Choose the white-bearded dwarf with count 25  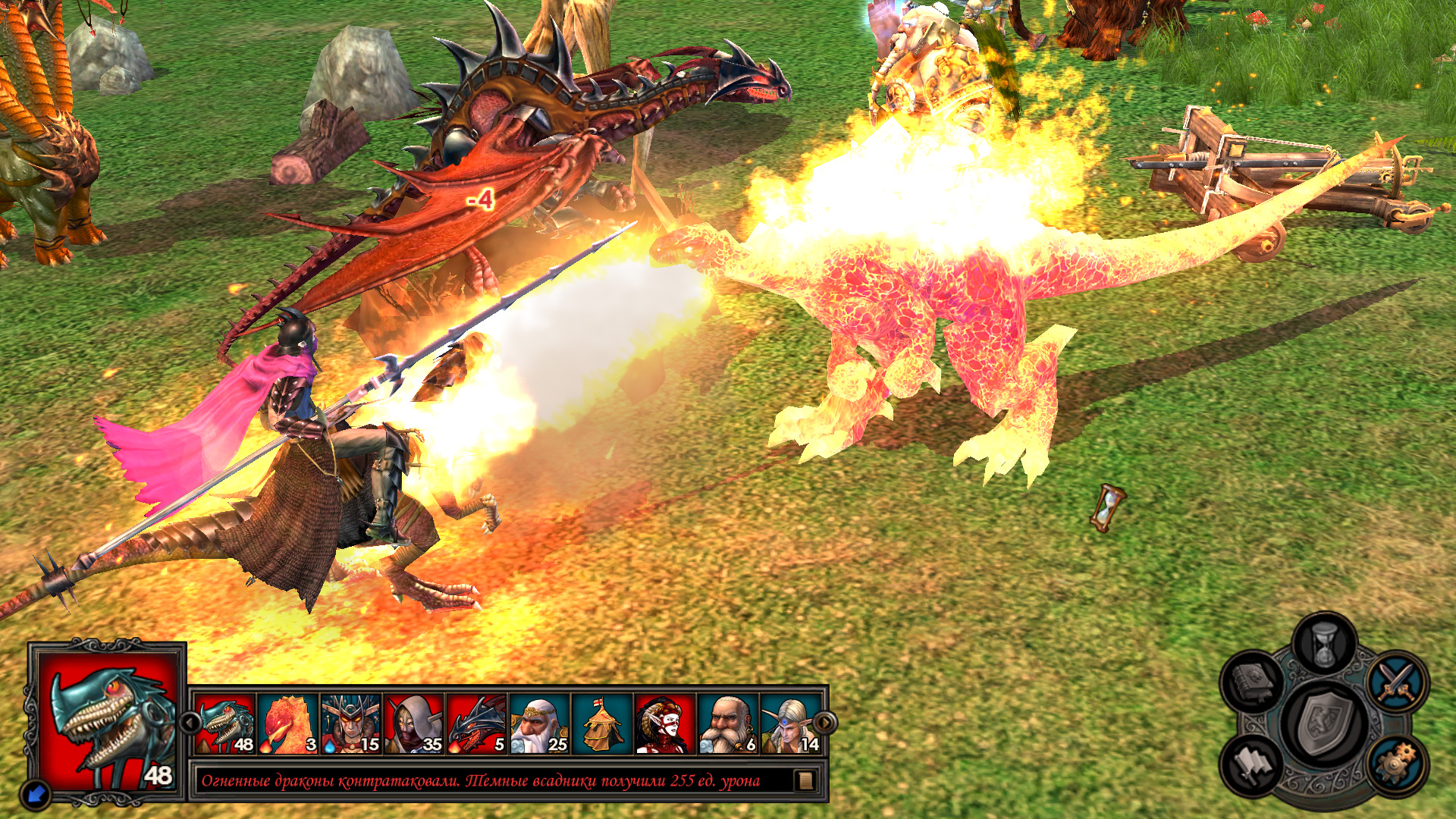coord(539,724)
